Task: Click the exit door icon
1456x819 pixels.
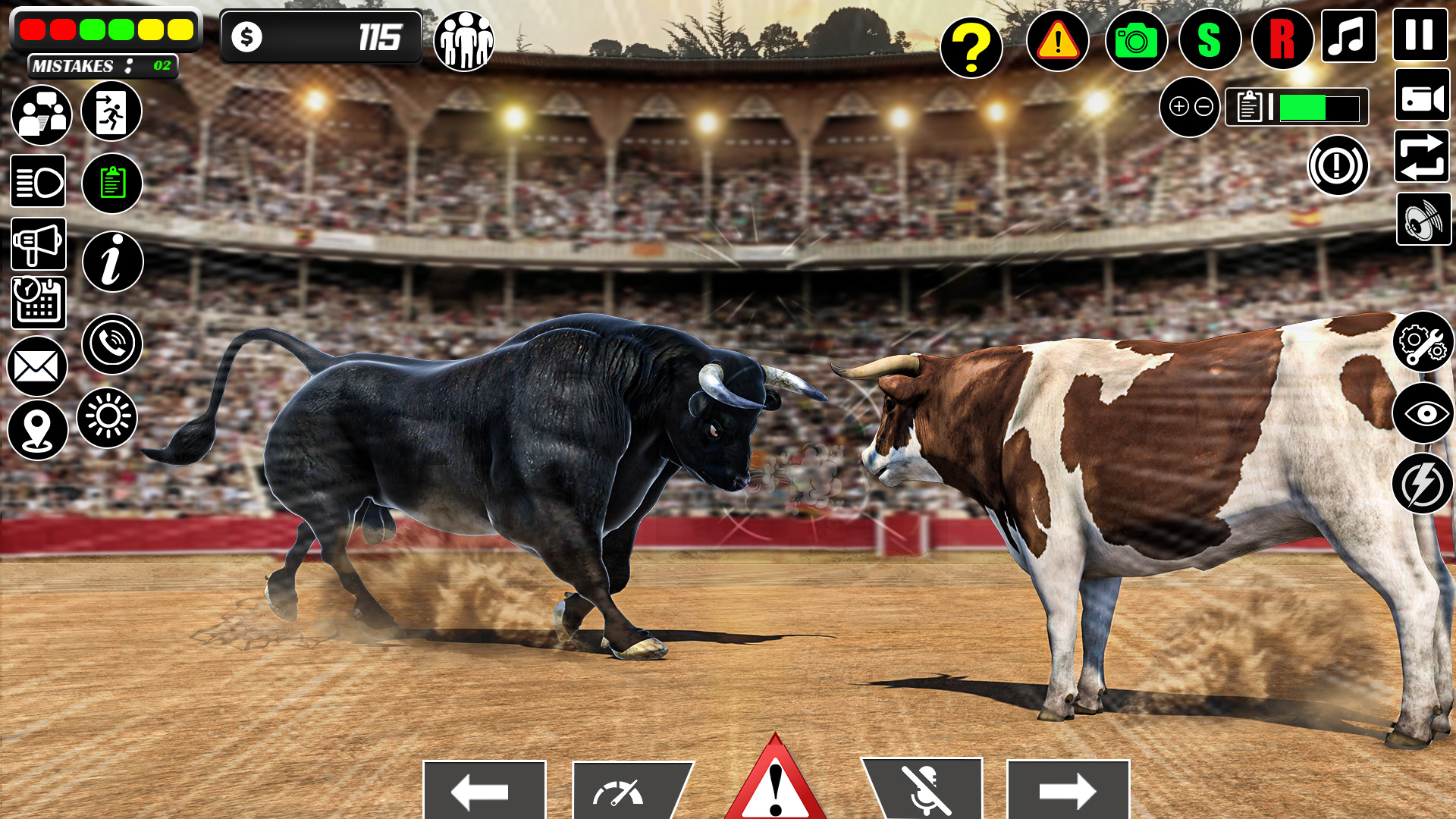Action: click(111, 111)
